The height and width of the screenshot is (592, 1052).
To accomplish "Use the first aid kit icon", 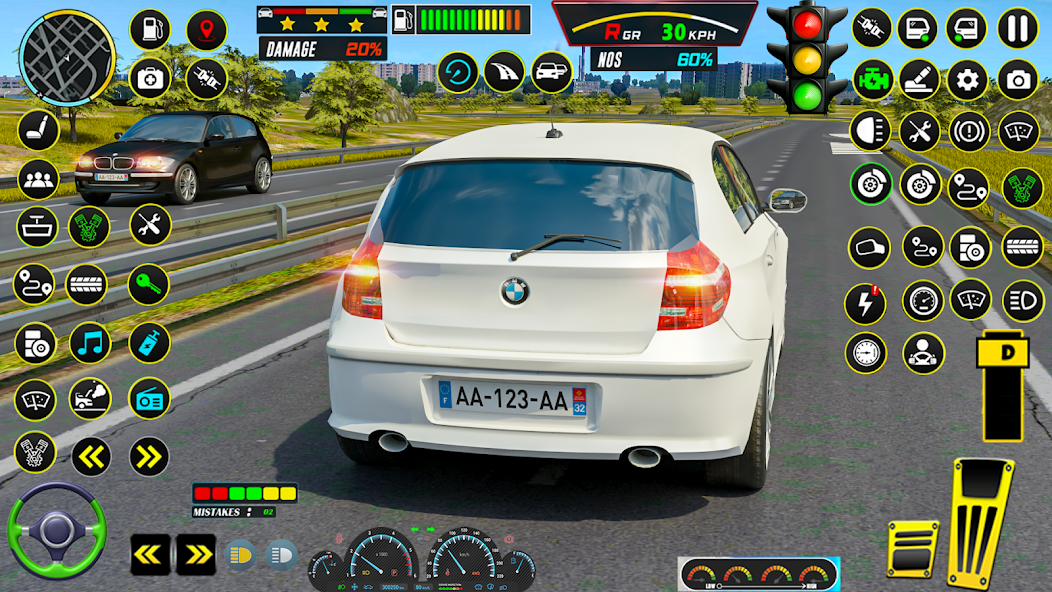I will click(x=150, y=77).
